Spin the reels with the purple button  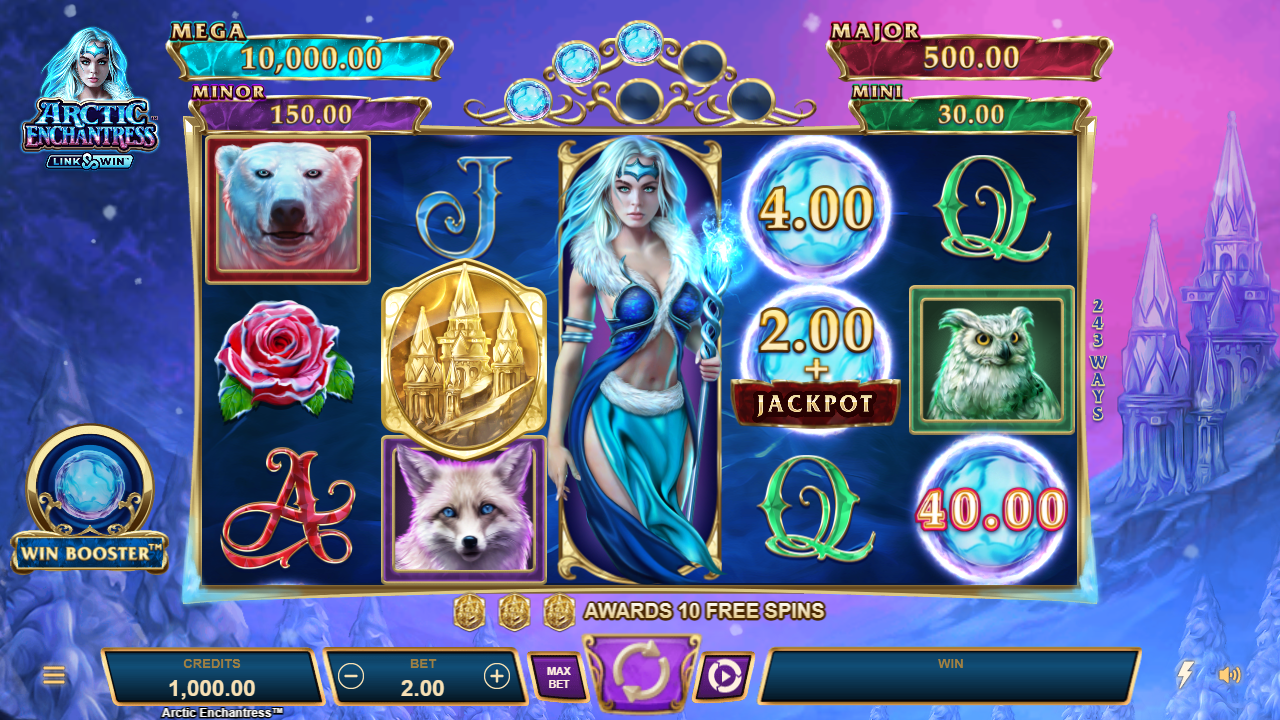click(x=640, y=673)
